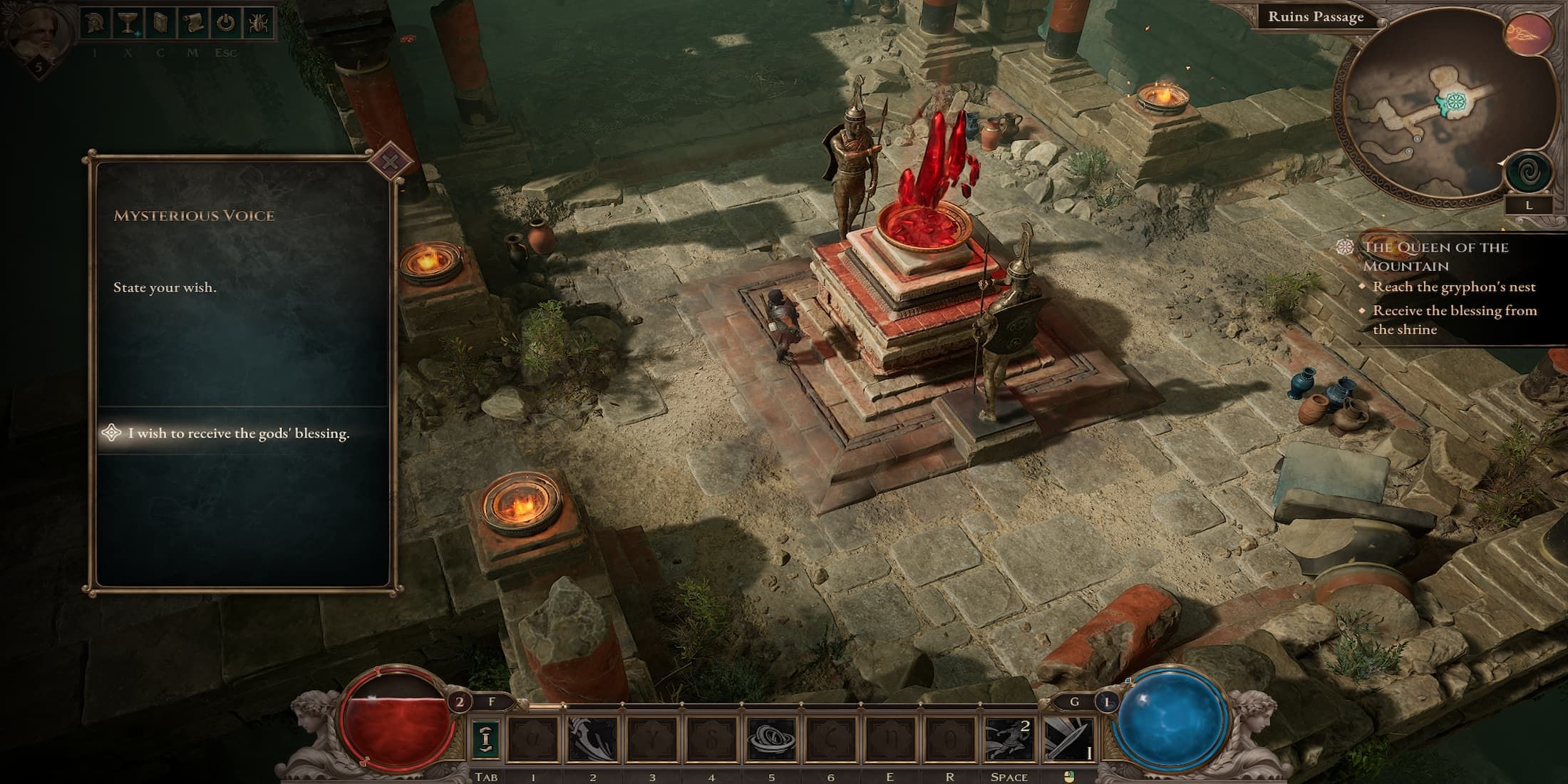
Task: Use the dodge roll ability
Action: pos(1009,738)
